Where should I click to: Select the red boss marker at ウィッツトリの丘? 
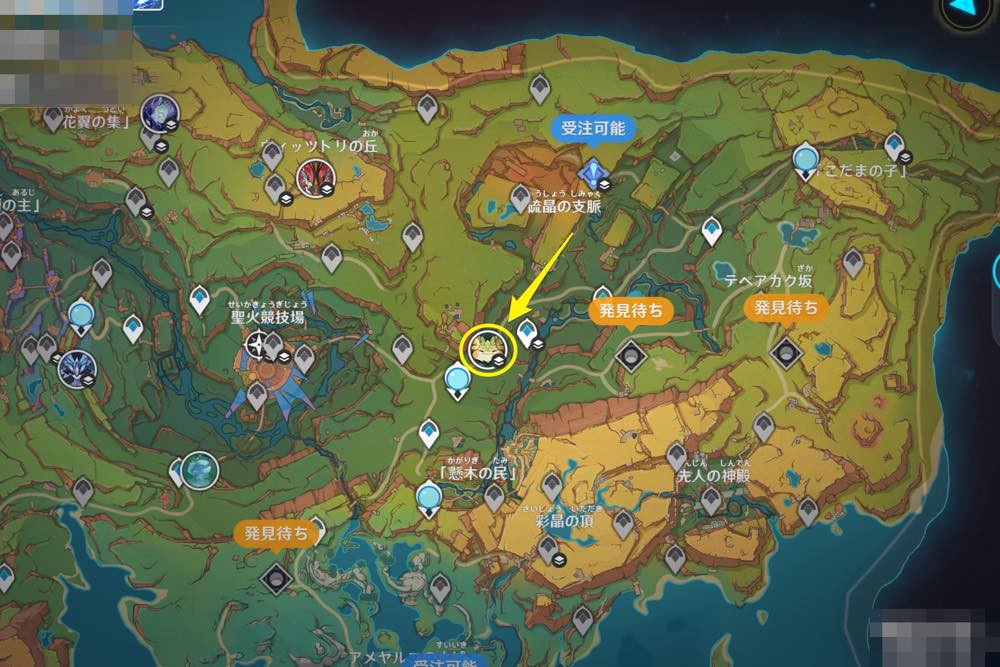pos(316,180)
